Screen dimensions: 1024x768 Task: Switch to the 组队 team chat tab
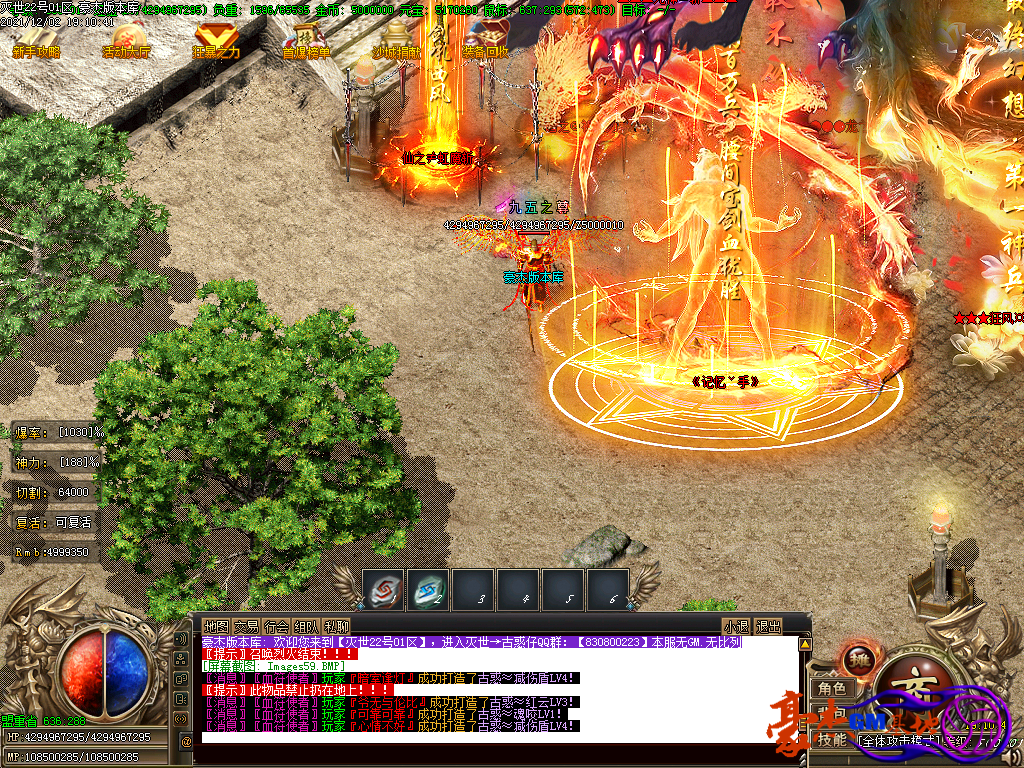(x=307, y=626)
